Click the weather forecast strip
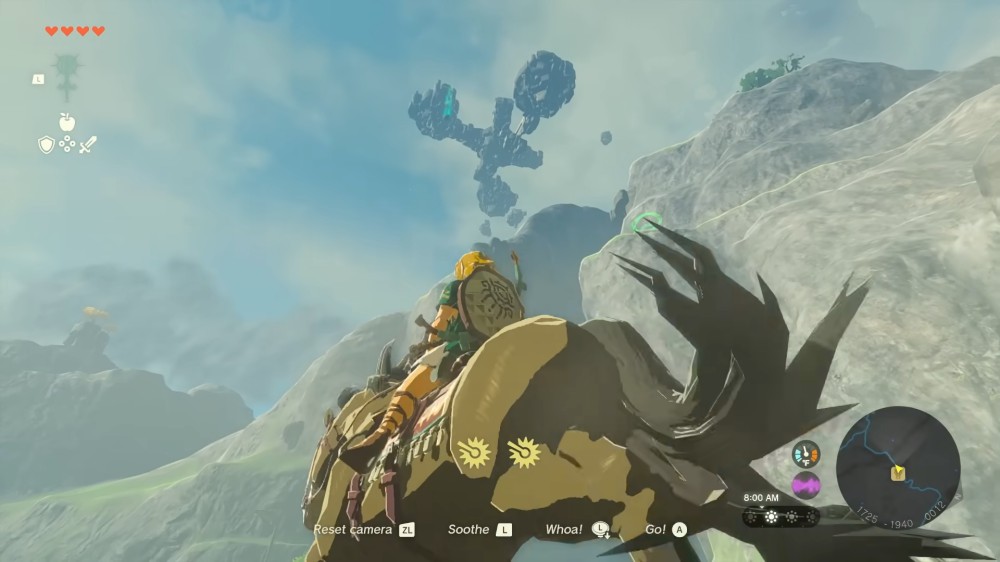This screenshot has height=562, width=1000. (781, 517)
